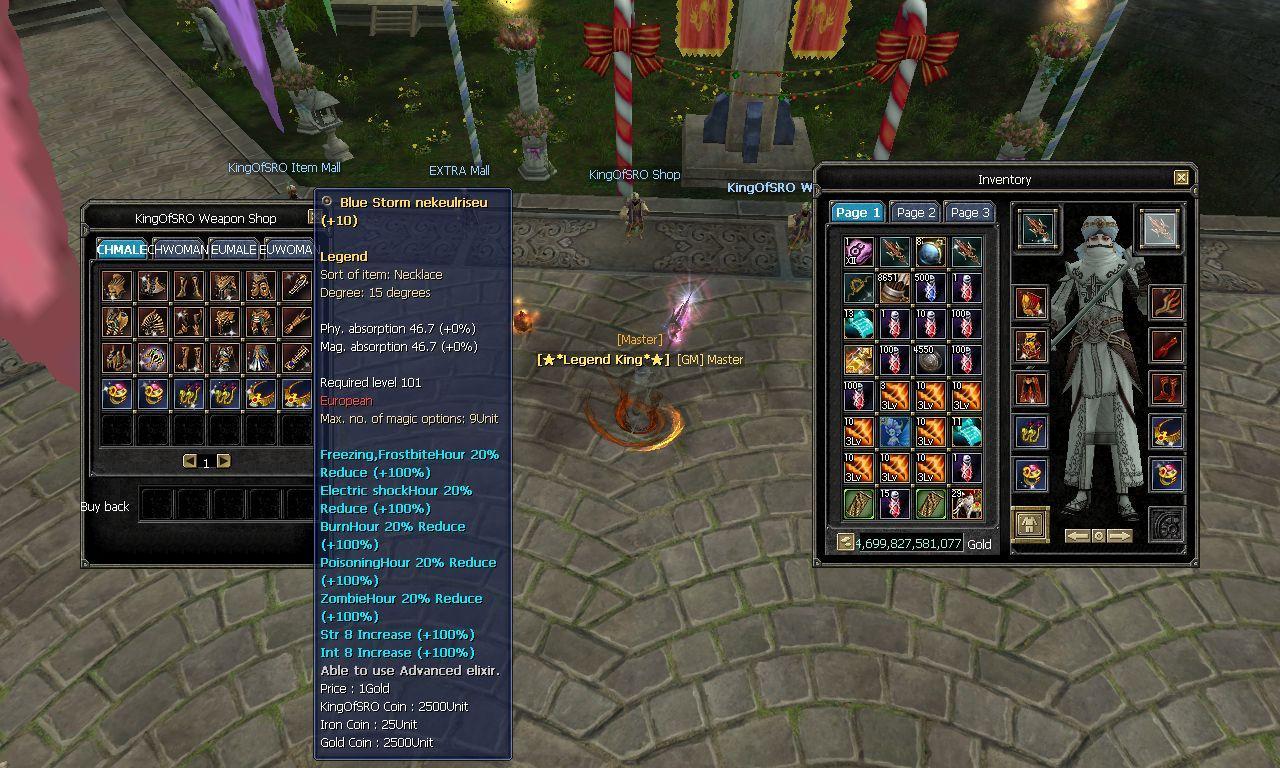
Task: Select the gold ring item in the weapon shop
Action: [x=116, y=395]
